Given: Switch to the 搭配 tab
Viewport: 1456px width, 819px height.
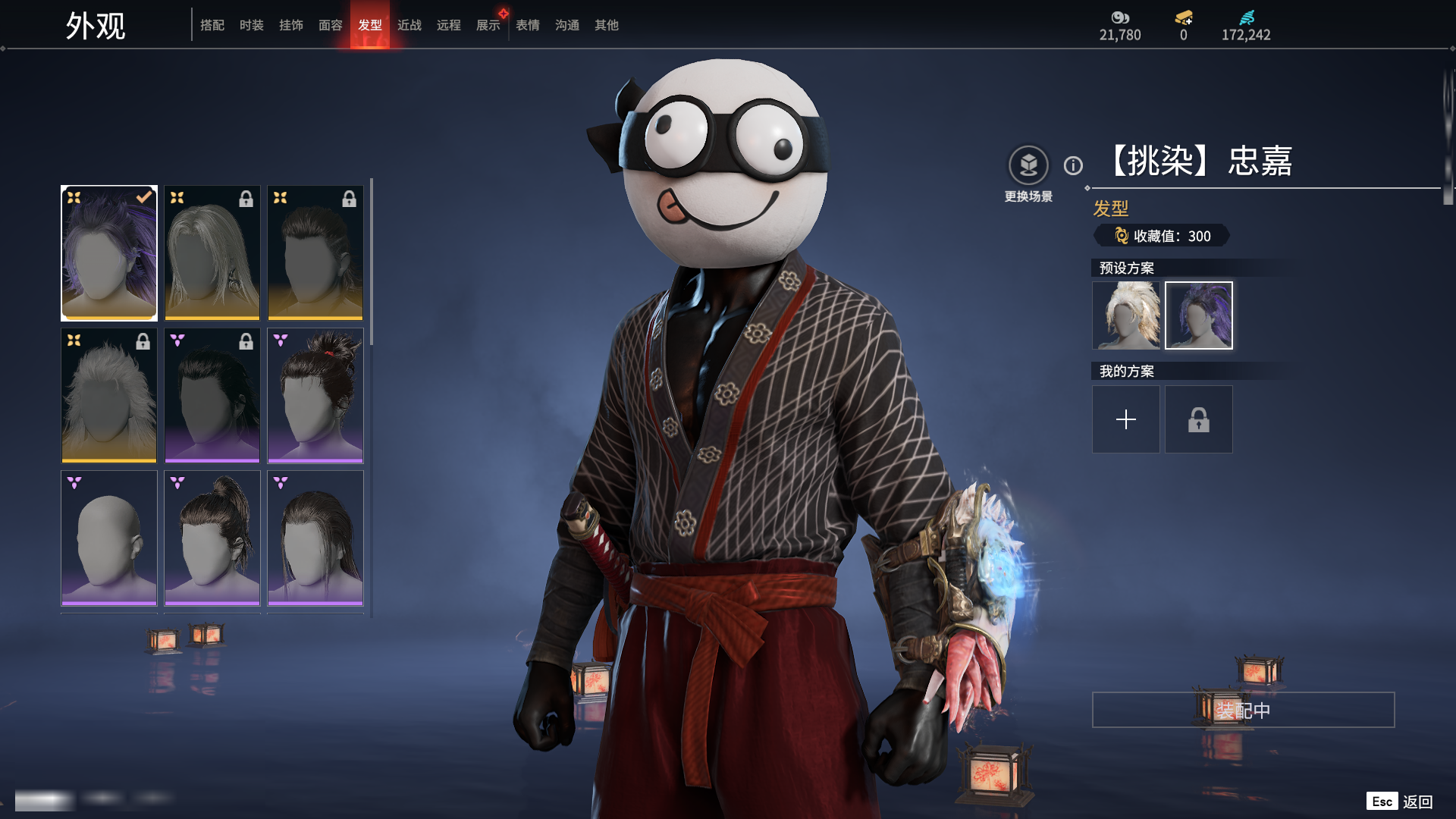Looking at the screenshot, I should [x=212, y=25].
